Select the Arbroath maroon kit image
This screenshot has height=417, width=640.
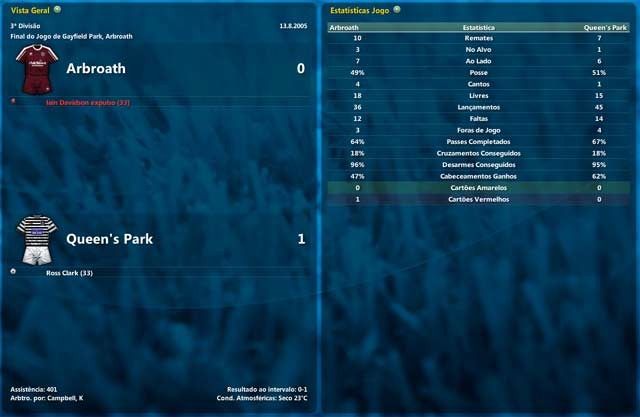point(37,66)
